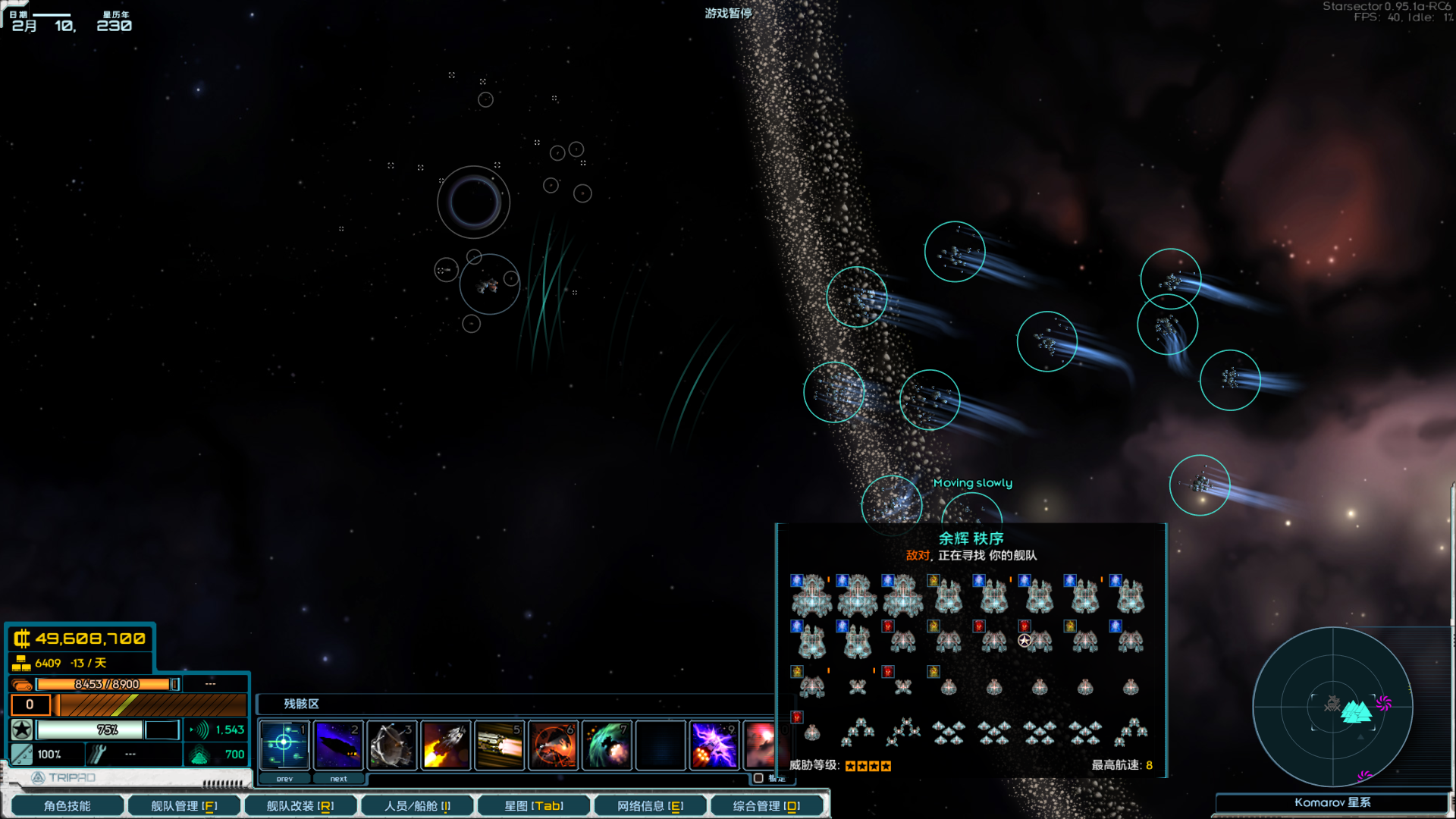Click the prev button under the ability bar
Screen dimensions: 1456x819
[284, 779]
